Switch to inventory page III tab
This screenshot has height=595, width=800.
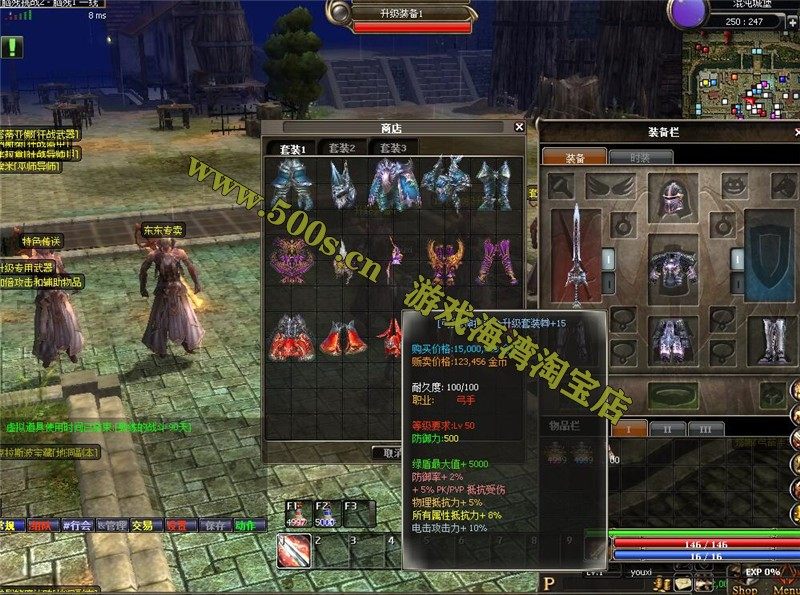pyautogui.click(x=705, y=428)
